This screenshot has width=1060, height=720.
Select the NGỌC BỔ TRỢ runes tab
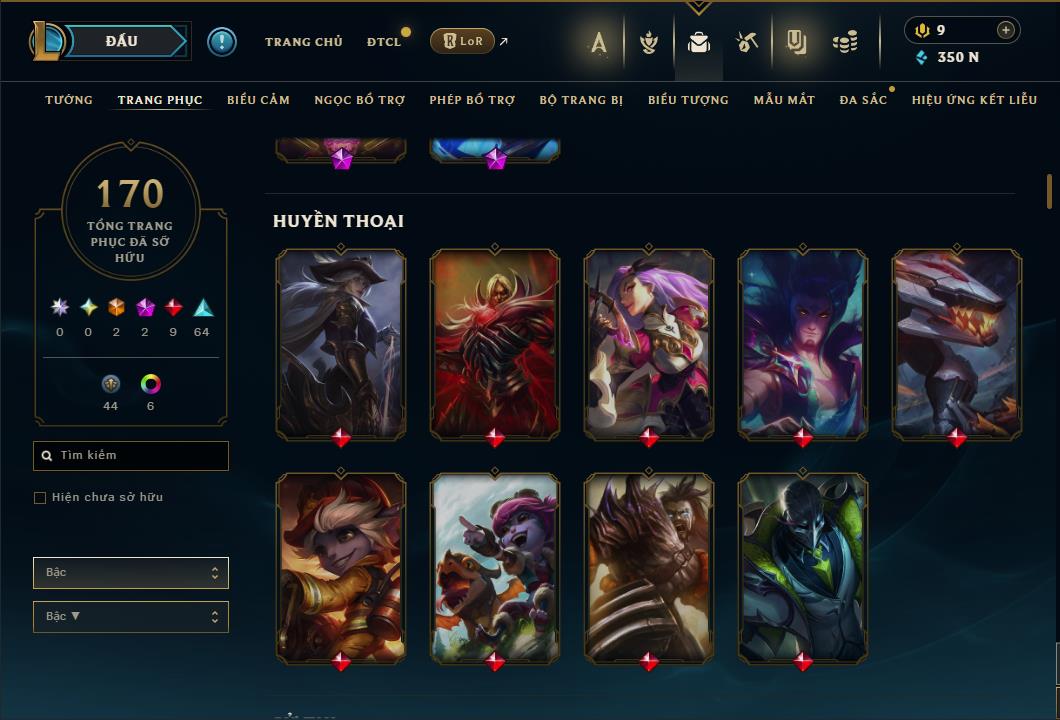pyautogui.click(x=359, y=100)
